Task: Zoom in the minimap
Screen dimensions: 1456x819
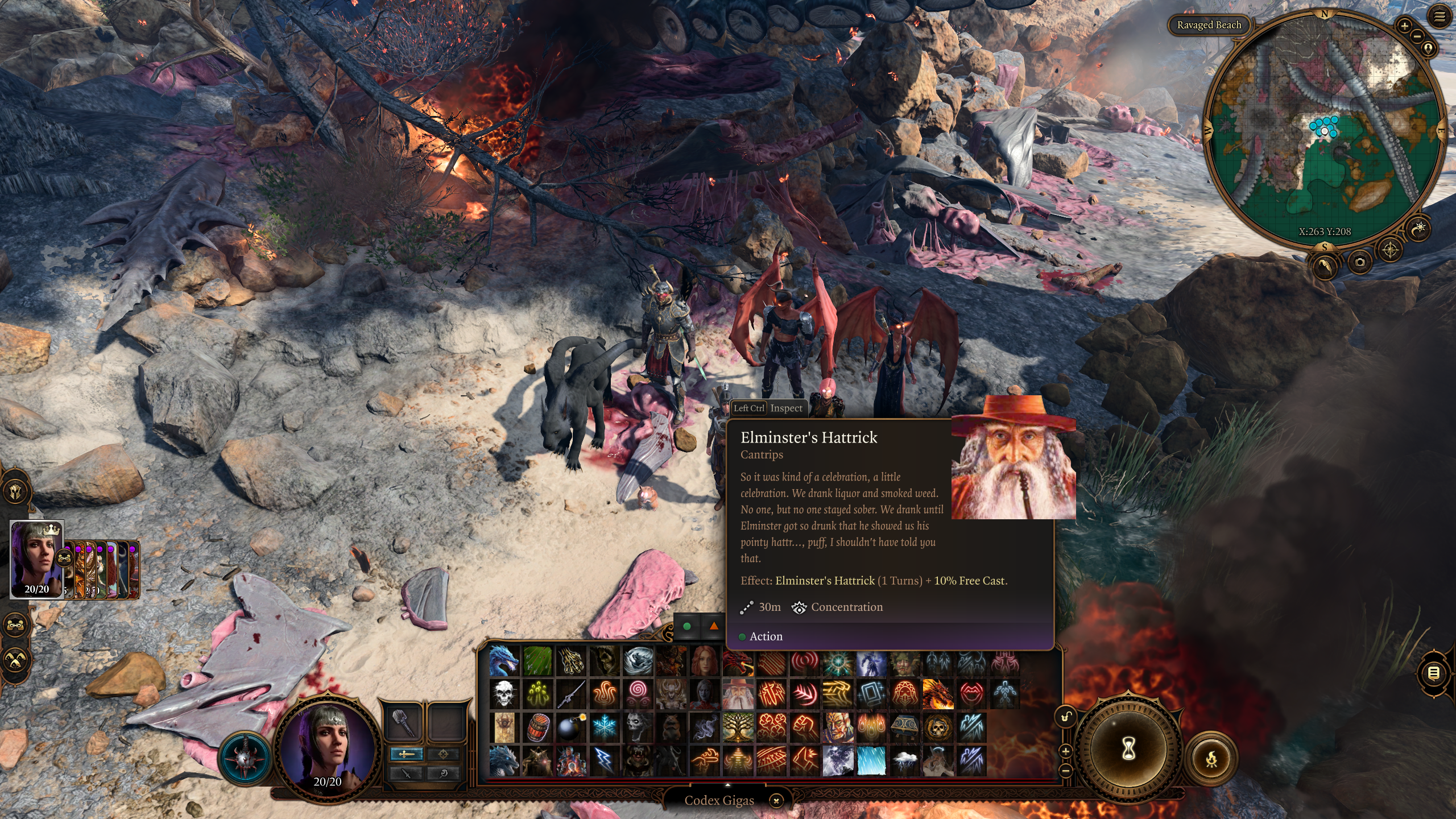Action: point(1404,26)
